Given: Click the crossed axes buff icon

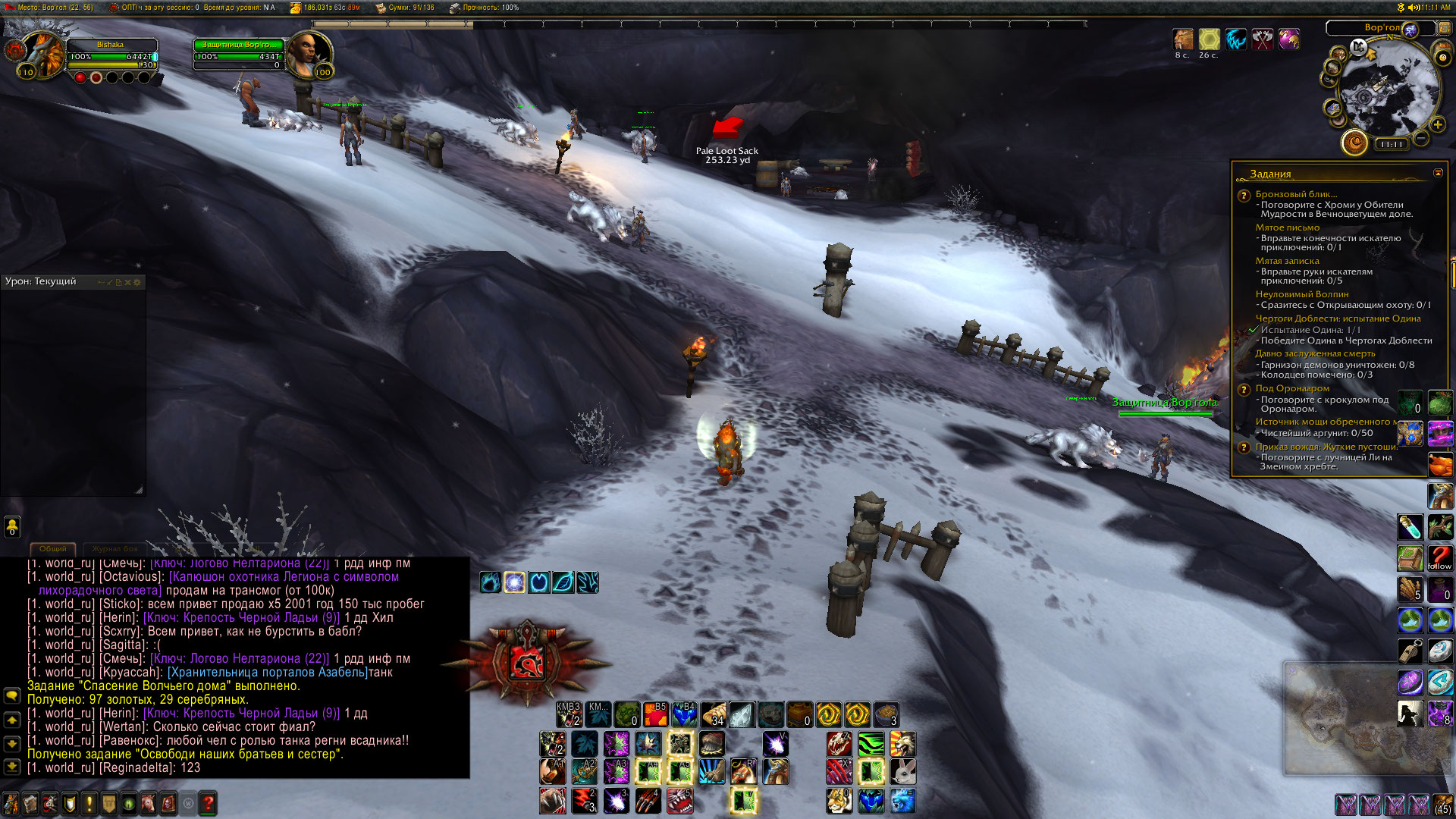Looking at the screenshot, I should pos(1262,39).
